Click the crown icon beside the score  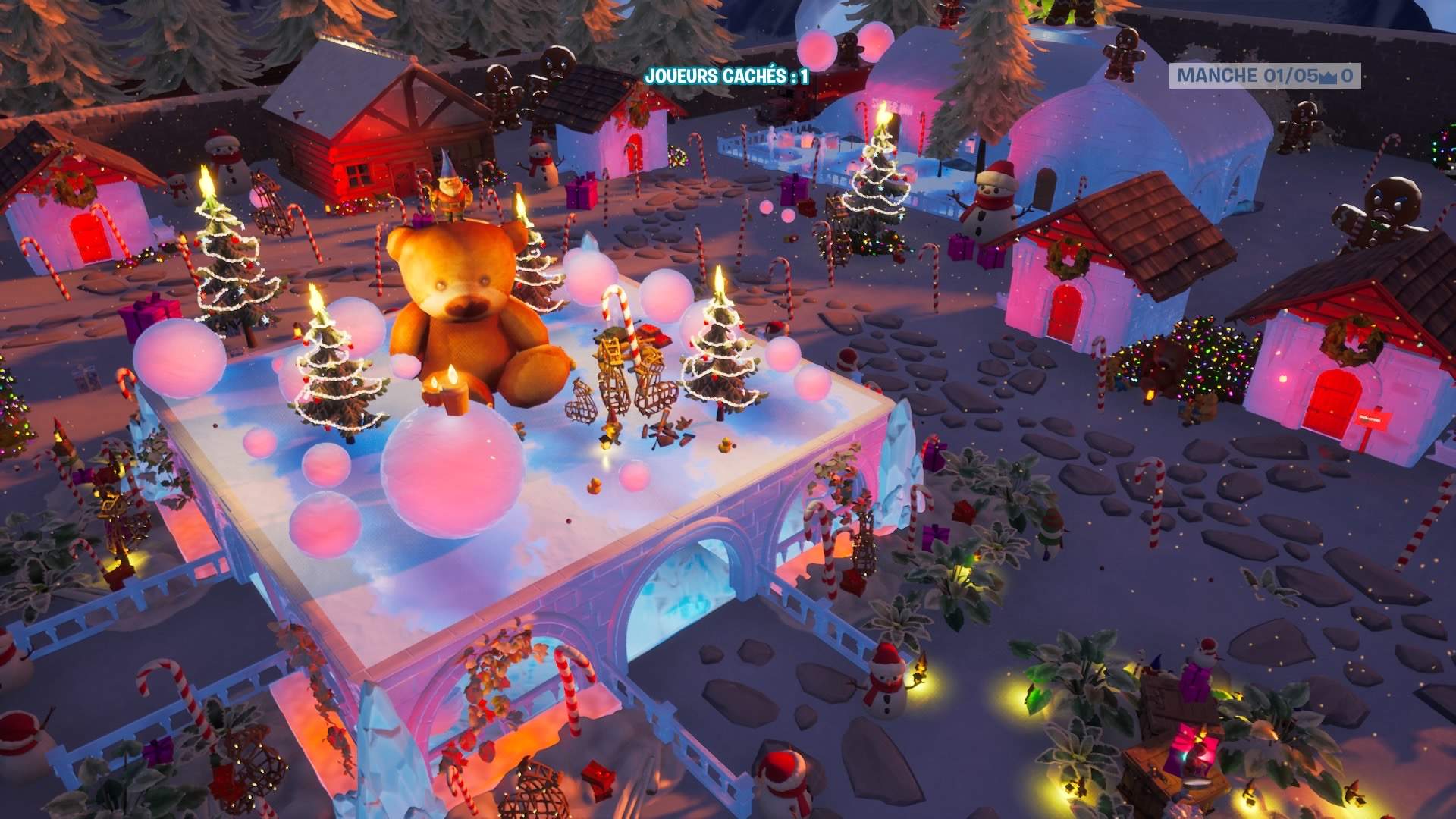[1329, 77]
